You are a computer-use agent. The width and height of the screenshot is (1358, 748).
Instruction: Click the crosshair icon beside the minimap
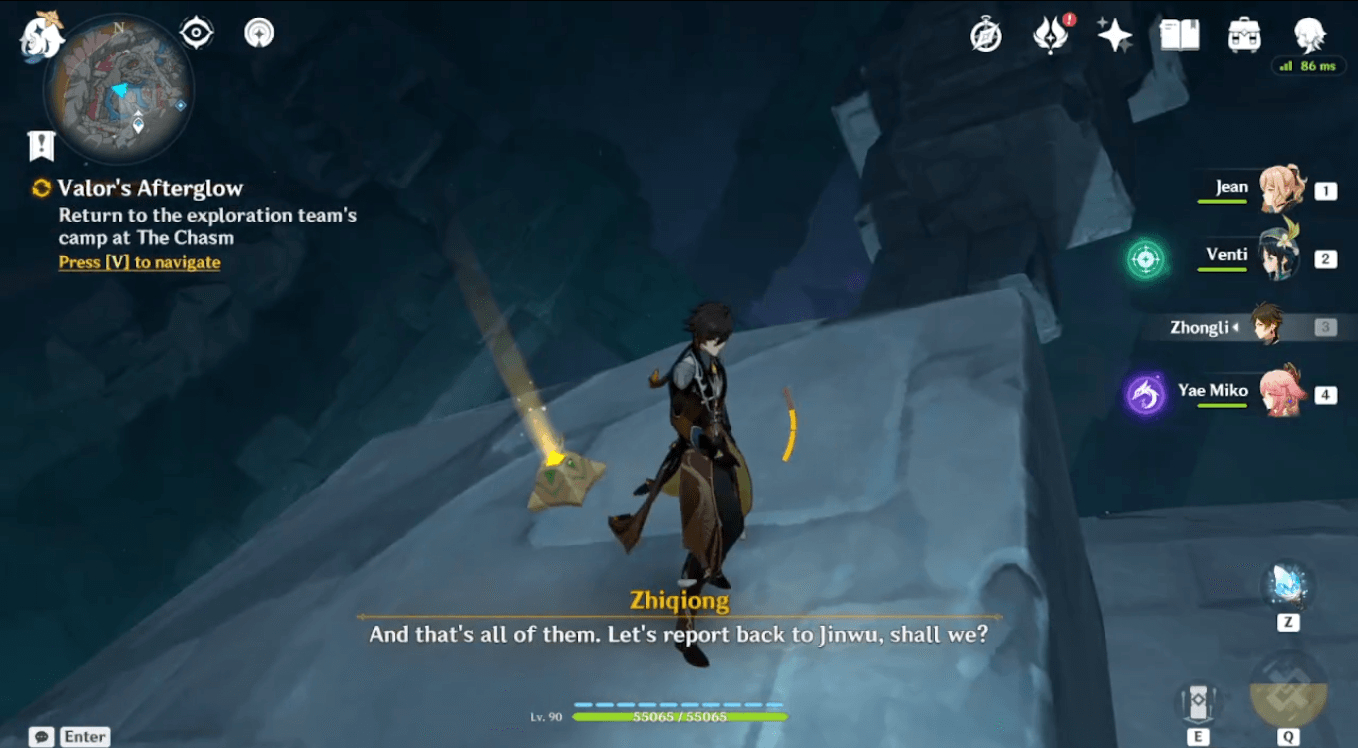click(x=194, y=31)
